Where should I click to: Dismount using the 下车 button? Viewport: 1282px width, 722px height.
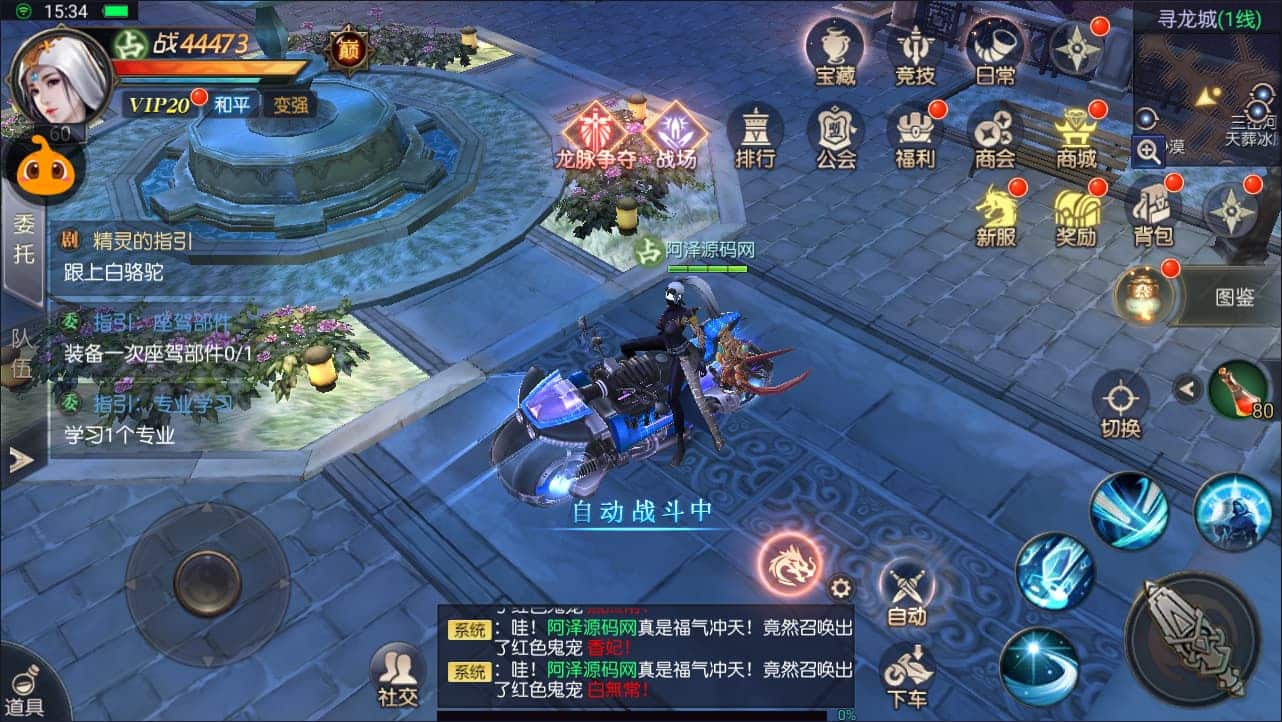point(907,676)
